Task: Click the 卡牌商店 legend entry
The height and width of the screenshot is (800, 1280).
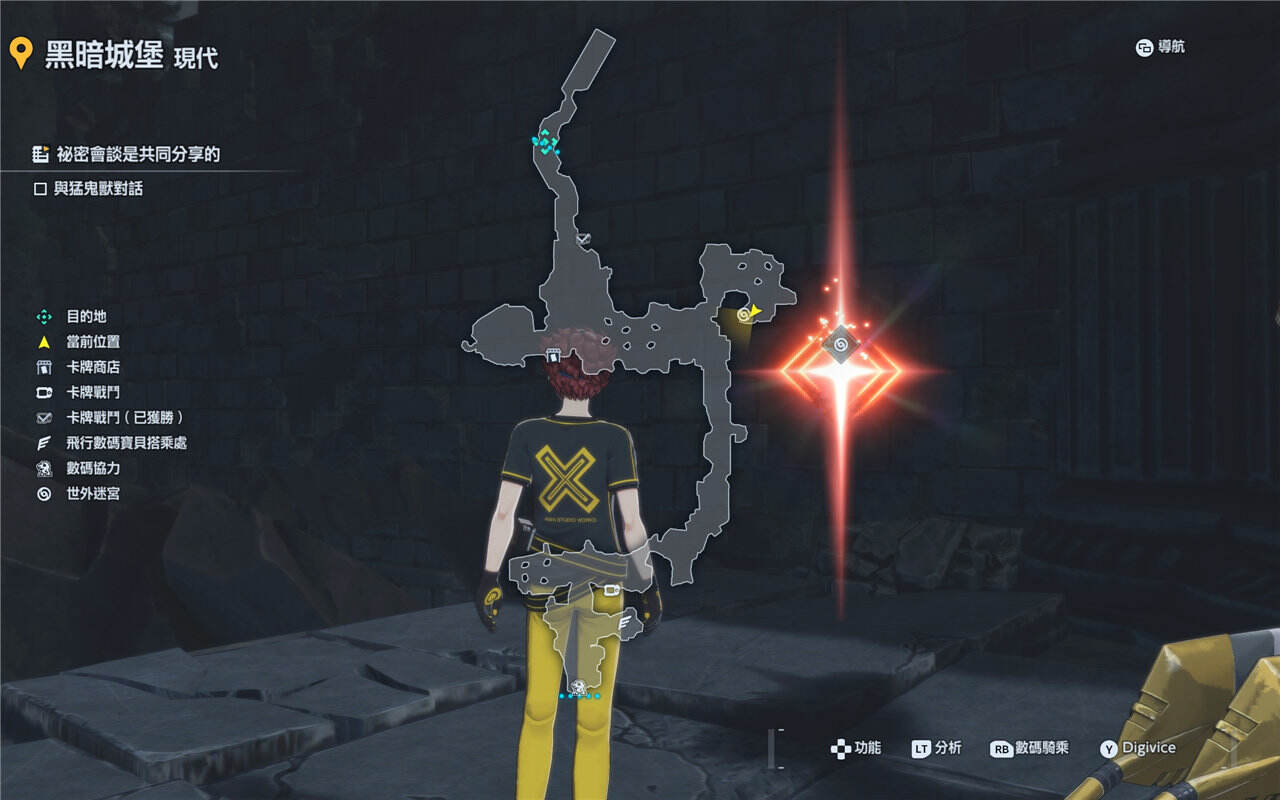Action: (x=92, y=367)
